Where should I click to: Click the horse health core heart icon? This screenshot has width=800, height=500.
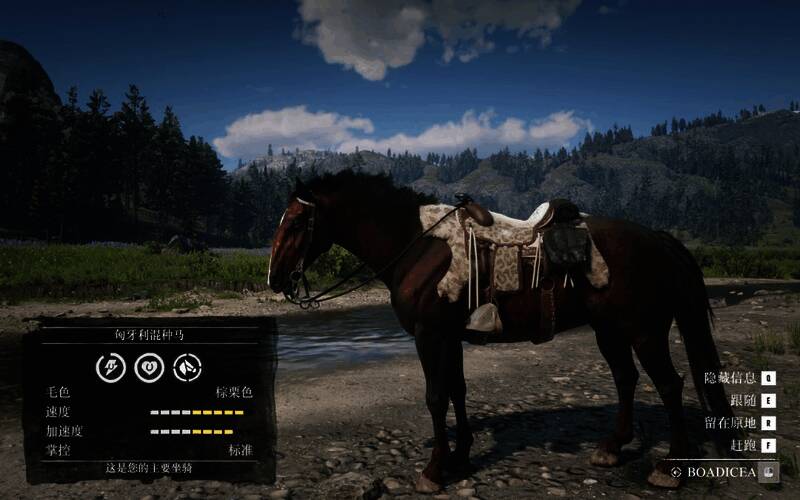pos(149,367)
